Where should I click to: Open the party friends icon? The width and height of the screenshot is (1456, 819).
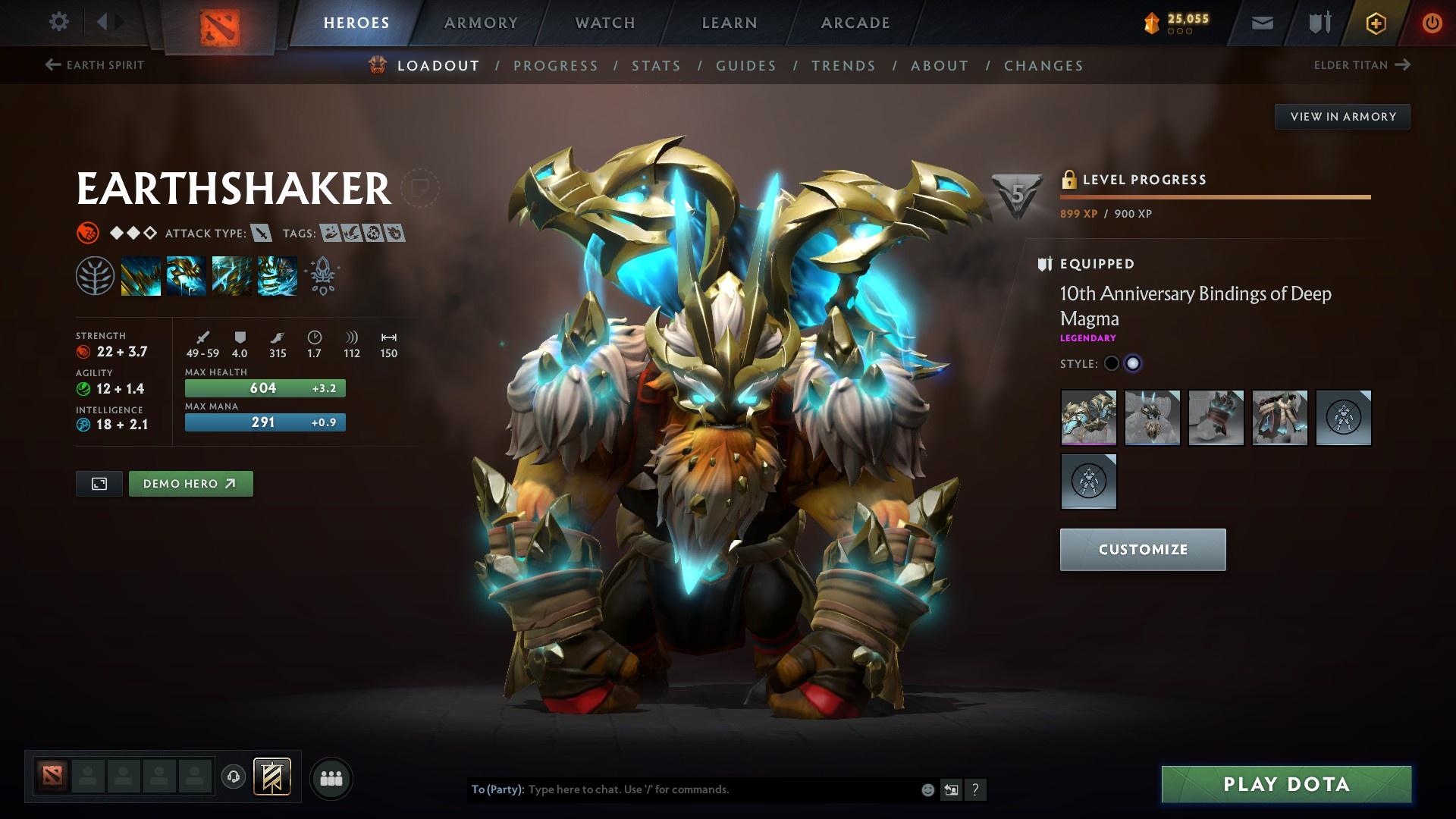pyautogui.click(x=331, y=777)
